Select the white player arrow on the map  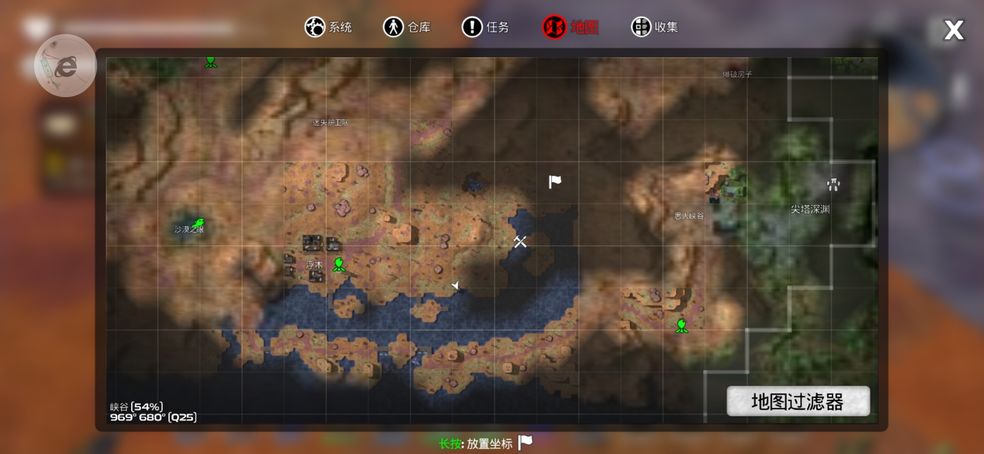point(456,286)
